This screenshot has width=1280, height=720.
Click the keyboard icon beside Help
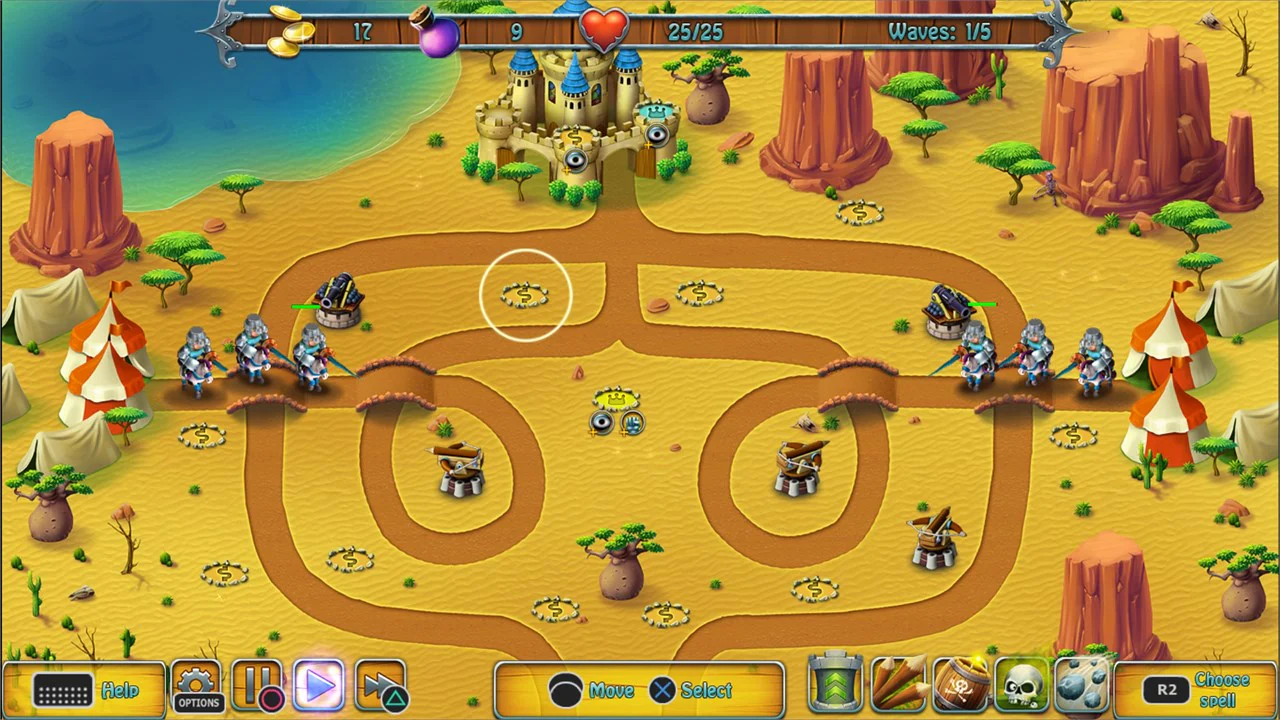pyautogui.click(x=62, y=690)
